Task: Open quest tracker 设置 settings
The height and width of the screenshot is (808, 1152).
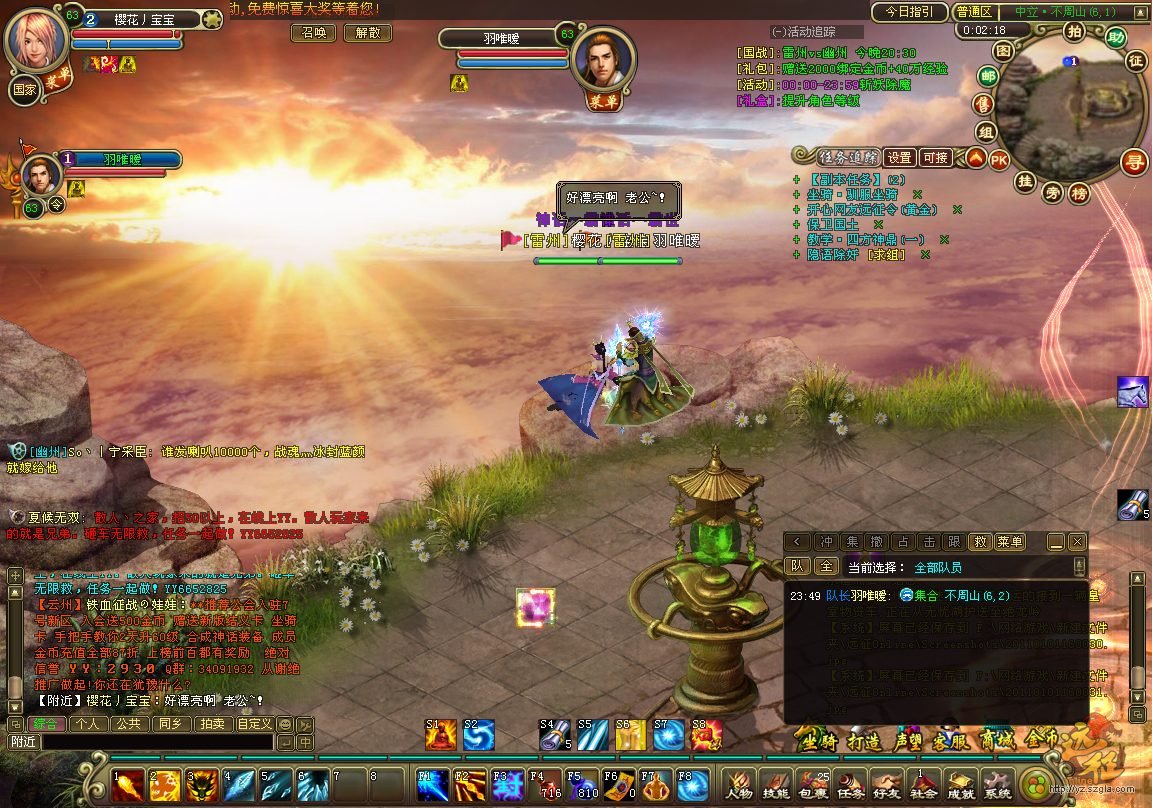Action: 900,158
